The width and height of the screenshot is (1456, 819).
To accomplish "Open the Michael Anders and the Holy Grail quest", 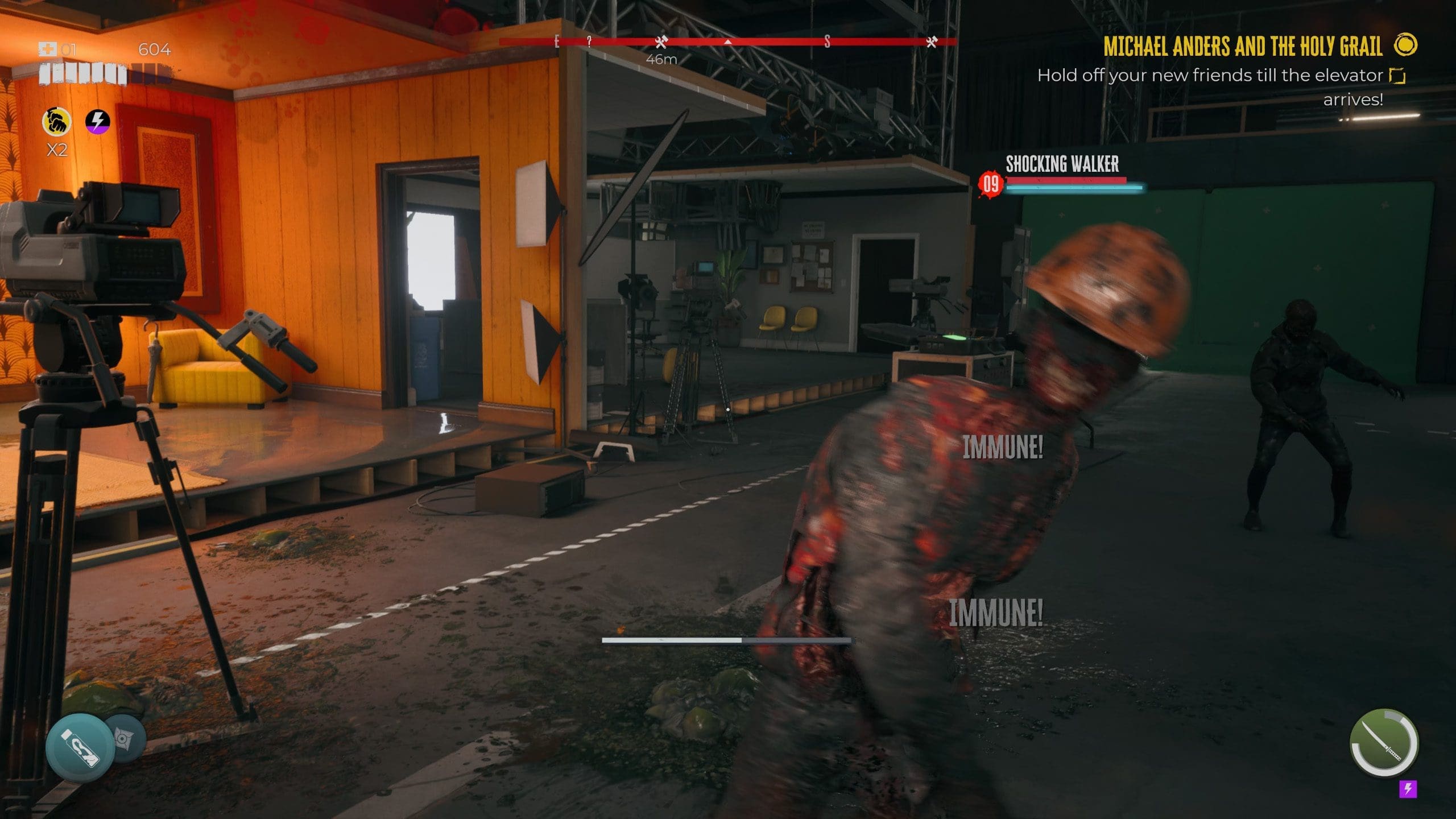I will [1243, 47].
